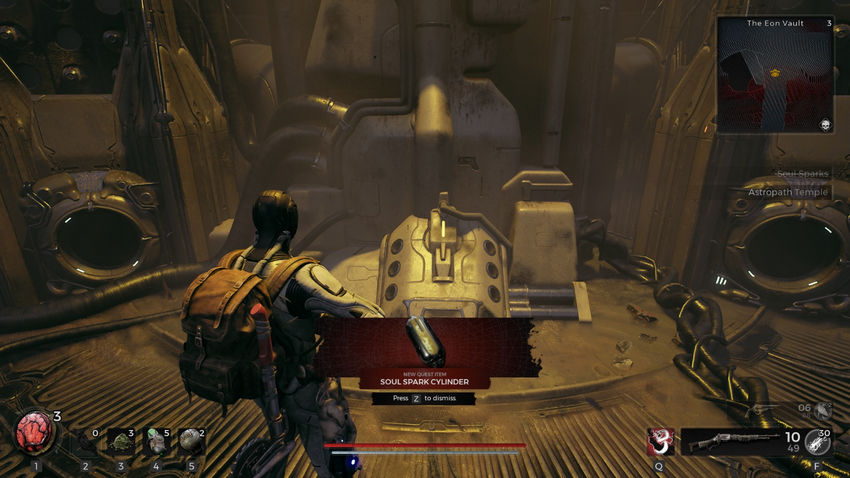The height and width of the screenshot is (478, 850).
Task: Trigger the shotgun weapon mod icon
Action: (x=816, y=442)
